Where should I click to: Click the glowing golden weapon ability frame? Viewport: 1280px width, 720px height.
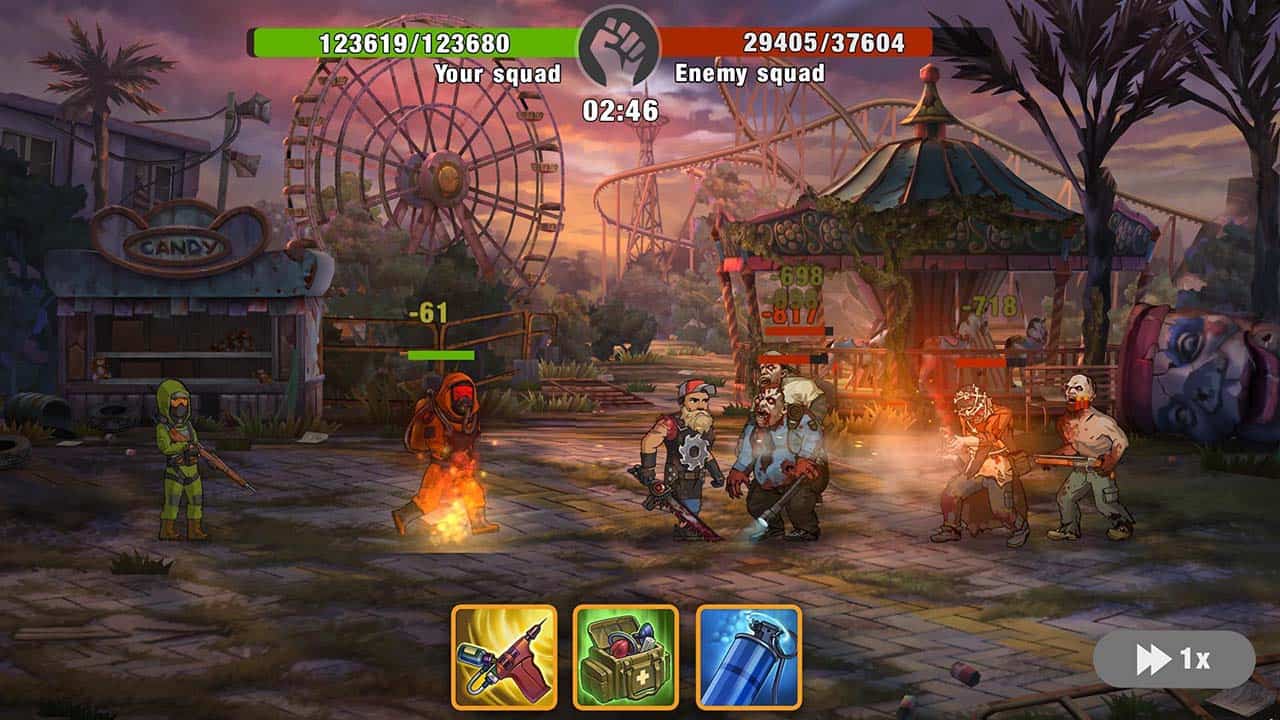pos(508,655)
